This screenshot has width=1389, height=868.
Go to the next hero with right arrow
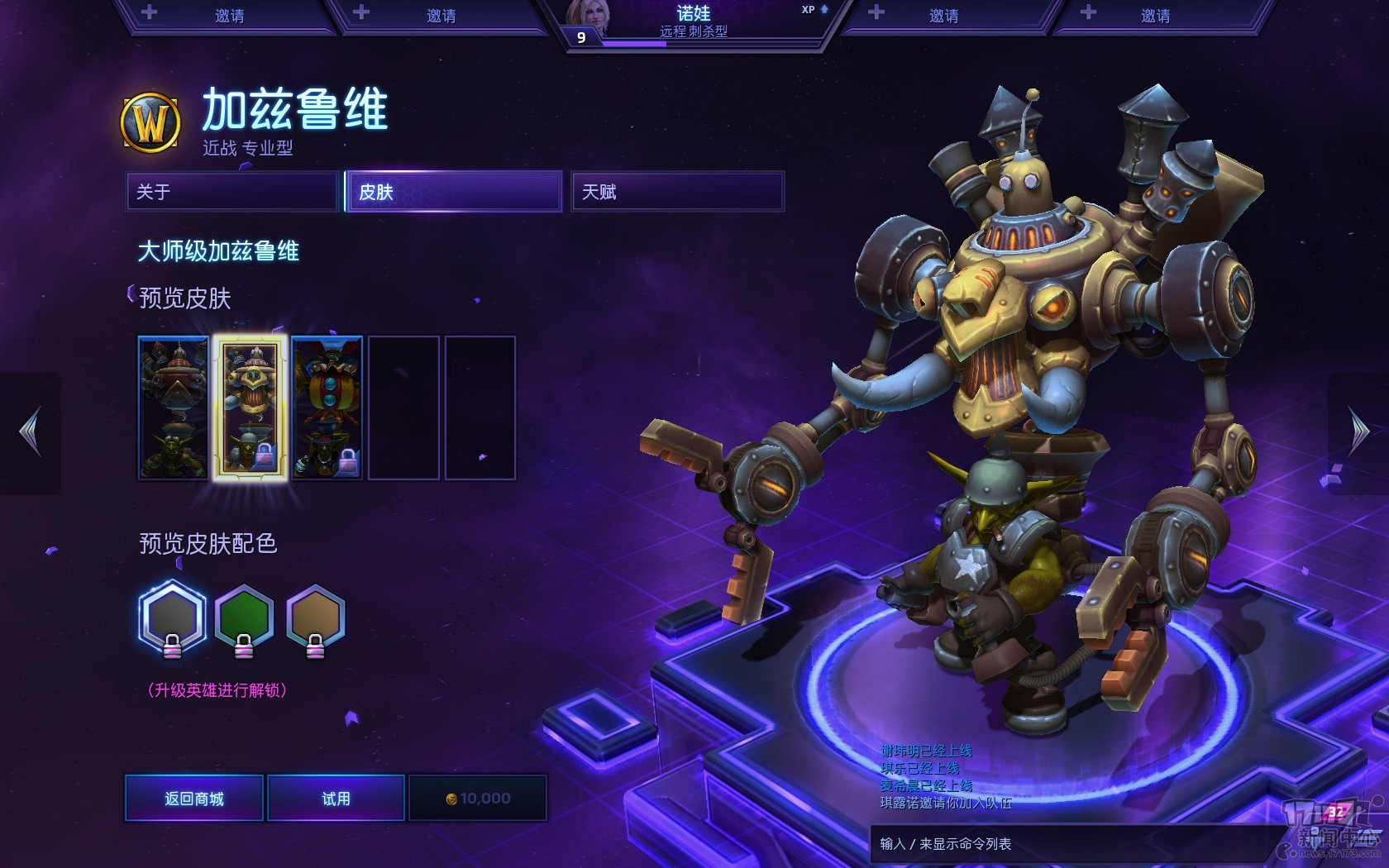1358,432
